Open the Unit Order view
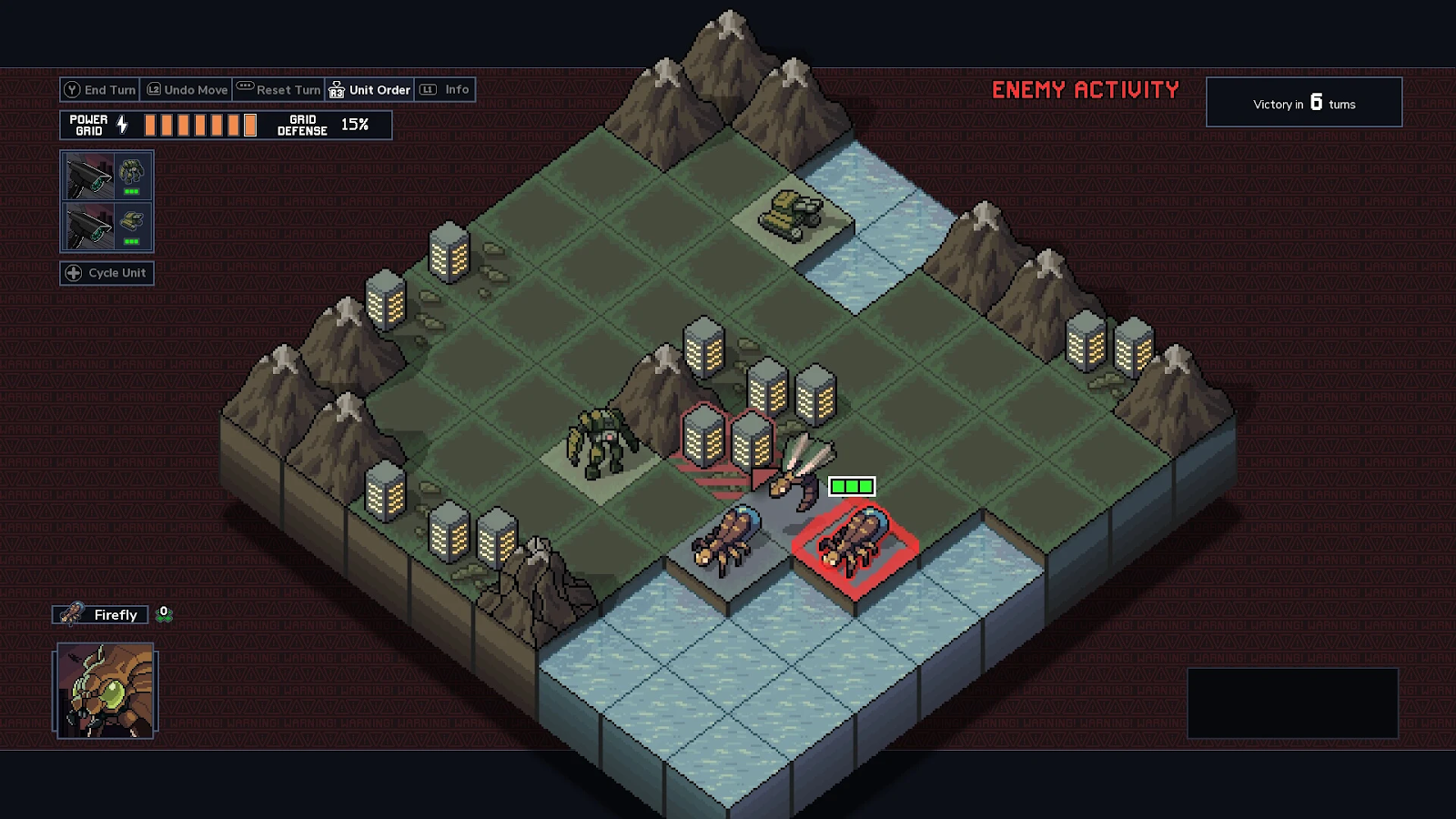Viewport: 1456px width, 819px height. (x=370, y=90)
